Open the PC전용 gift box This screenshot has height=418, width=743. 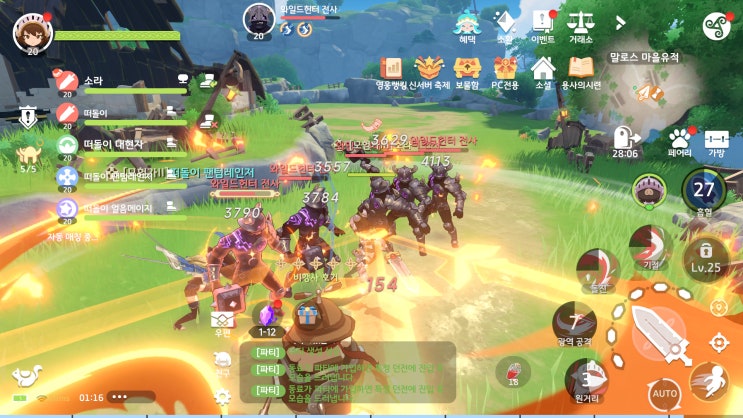tap(504, 71)
